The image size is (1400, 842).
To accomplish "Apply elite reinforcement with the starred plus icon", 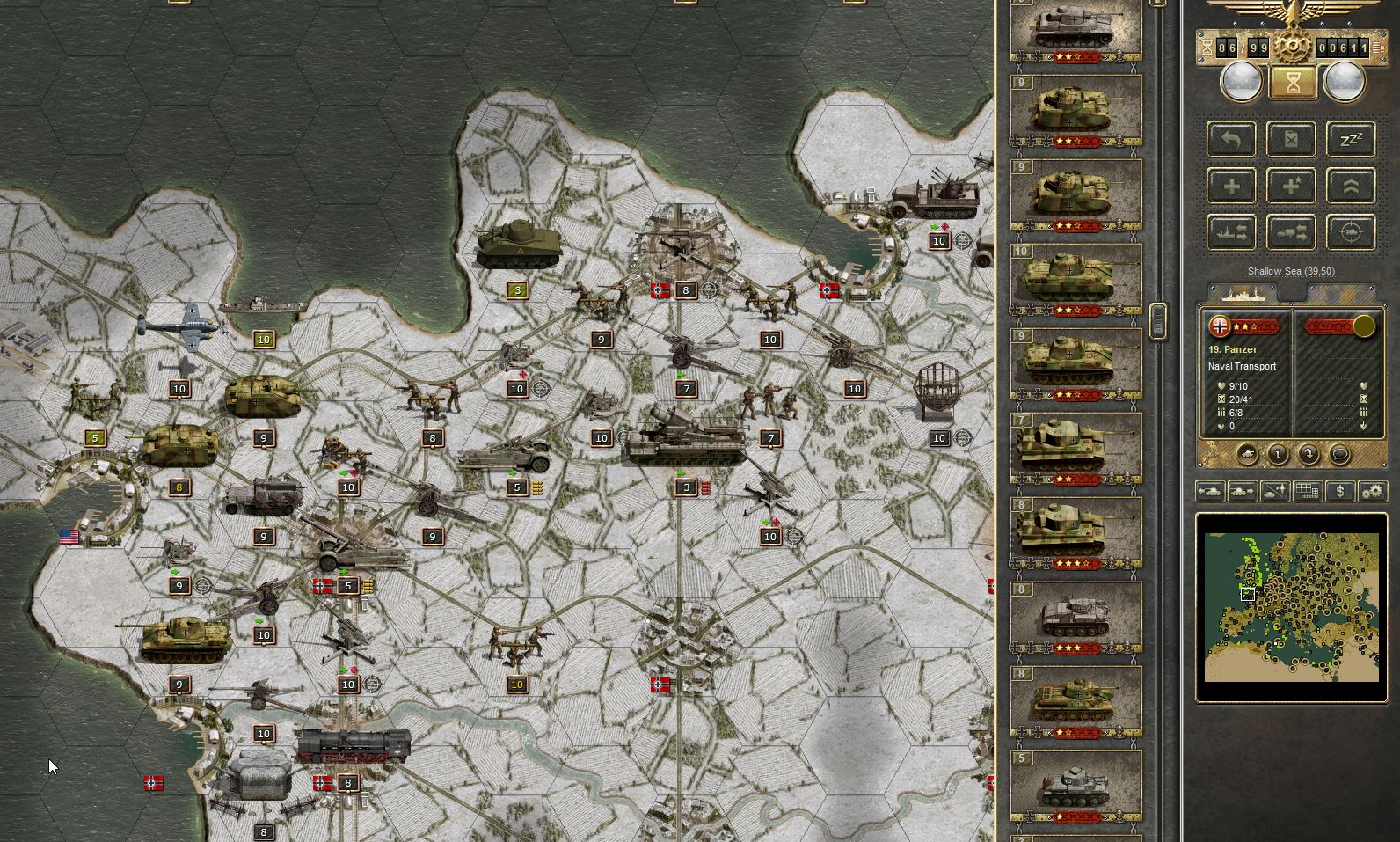I will (1291, 186).
